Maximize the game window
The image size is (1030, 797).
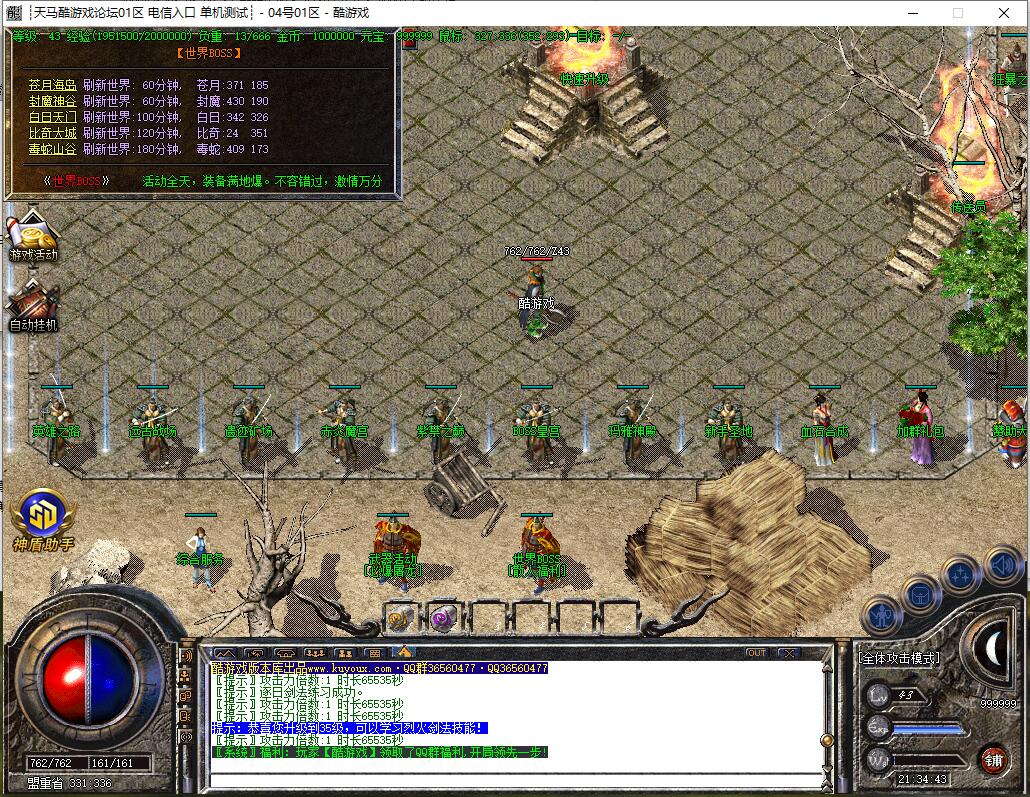957,13
